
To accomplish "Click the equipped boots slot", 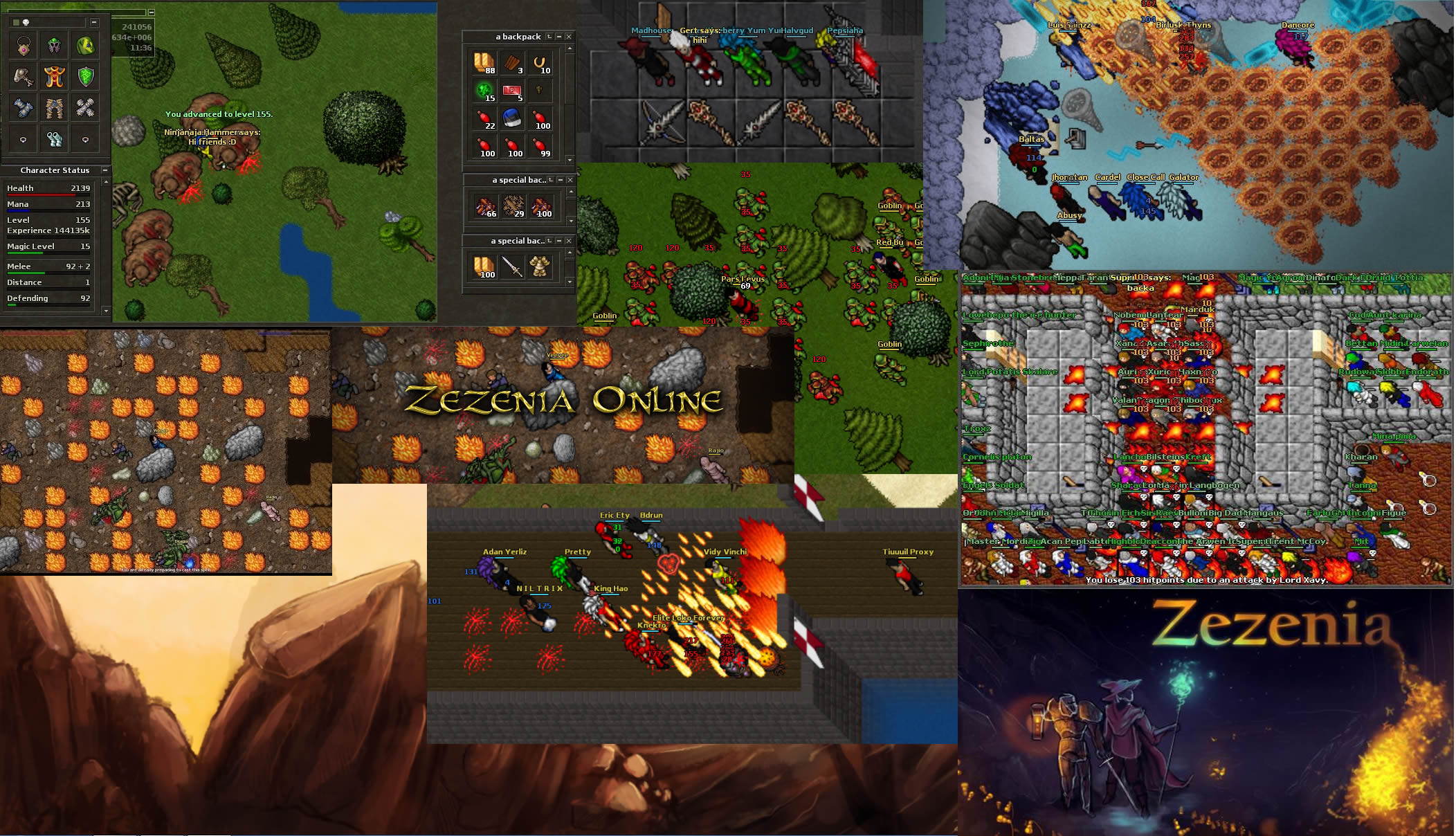I will 55,139.
